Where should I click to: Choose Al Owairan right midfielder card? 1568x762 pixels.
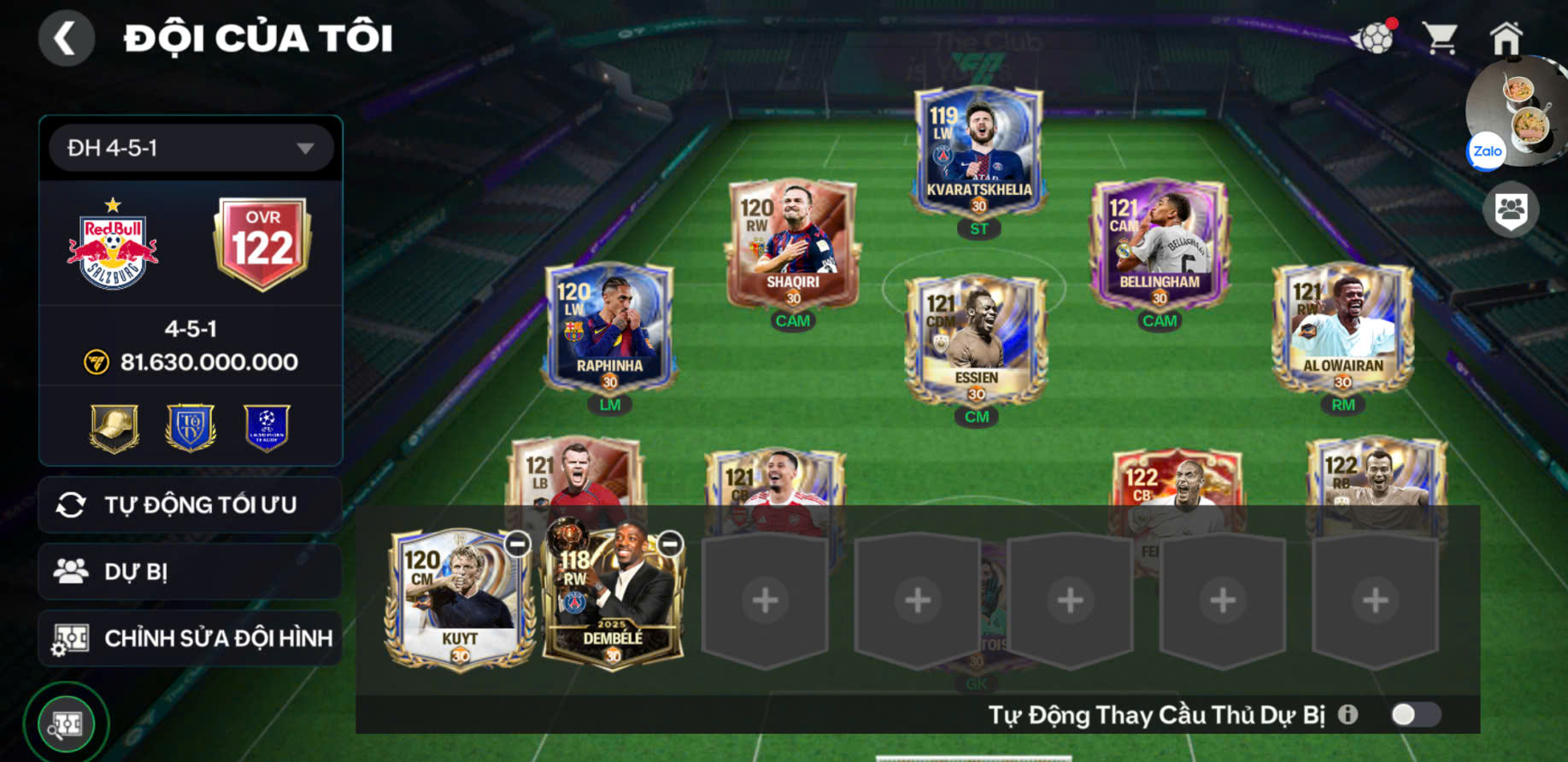1342,327
